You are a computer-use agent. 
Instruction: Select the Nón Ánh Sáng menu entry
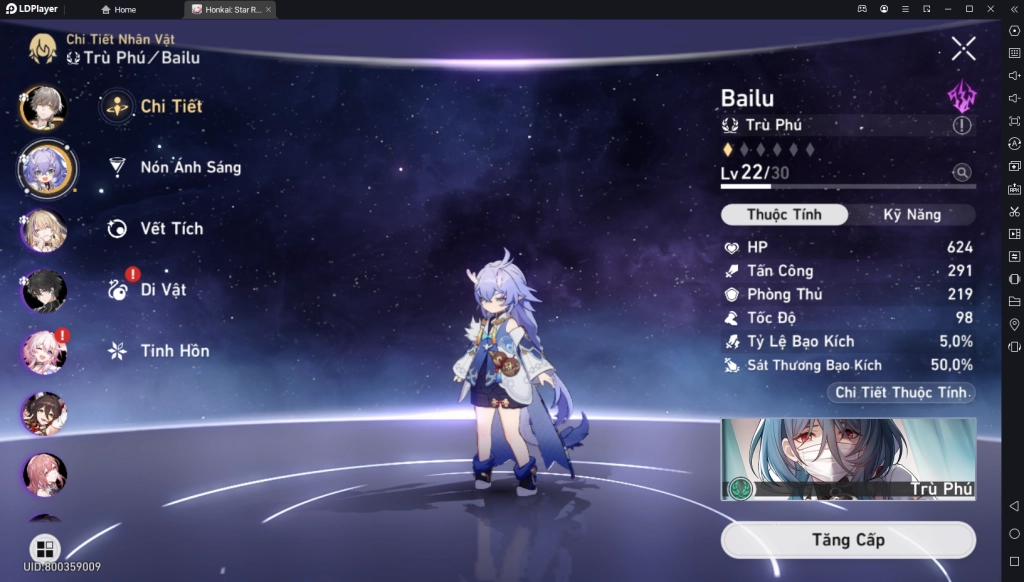pyautogui.click(x=190, y=167)
